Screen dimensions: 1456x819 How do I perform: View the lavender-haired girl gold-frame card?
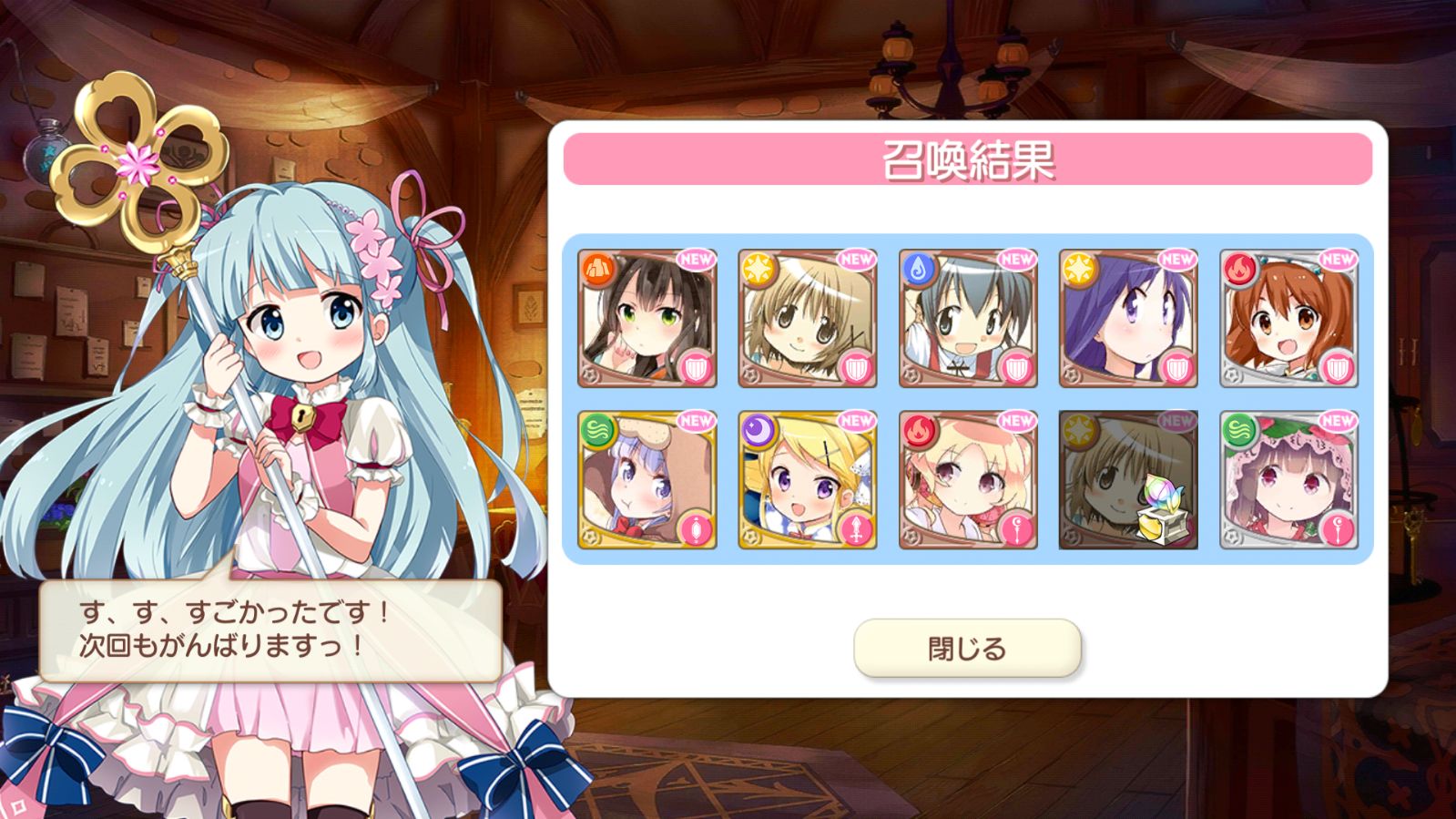click(647, 479)
